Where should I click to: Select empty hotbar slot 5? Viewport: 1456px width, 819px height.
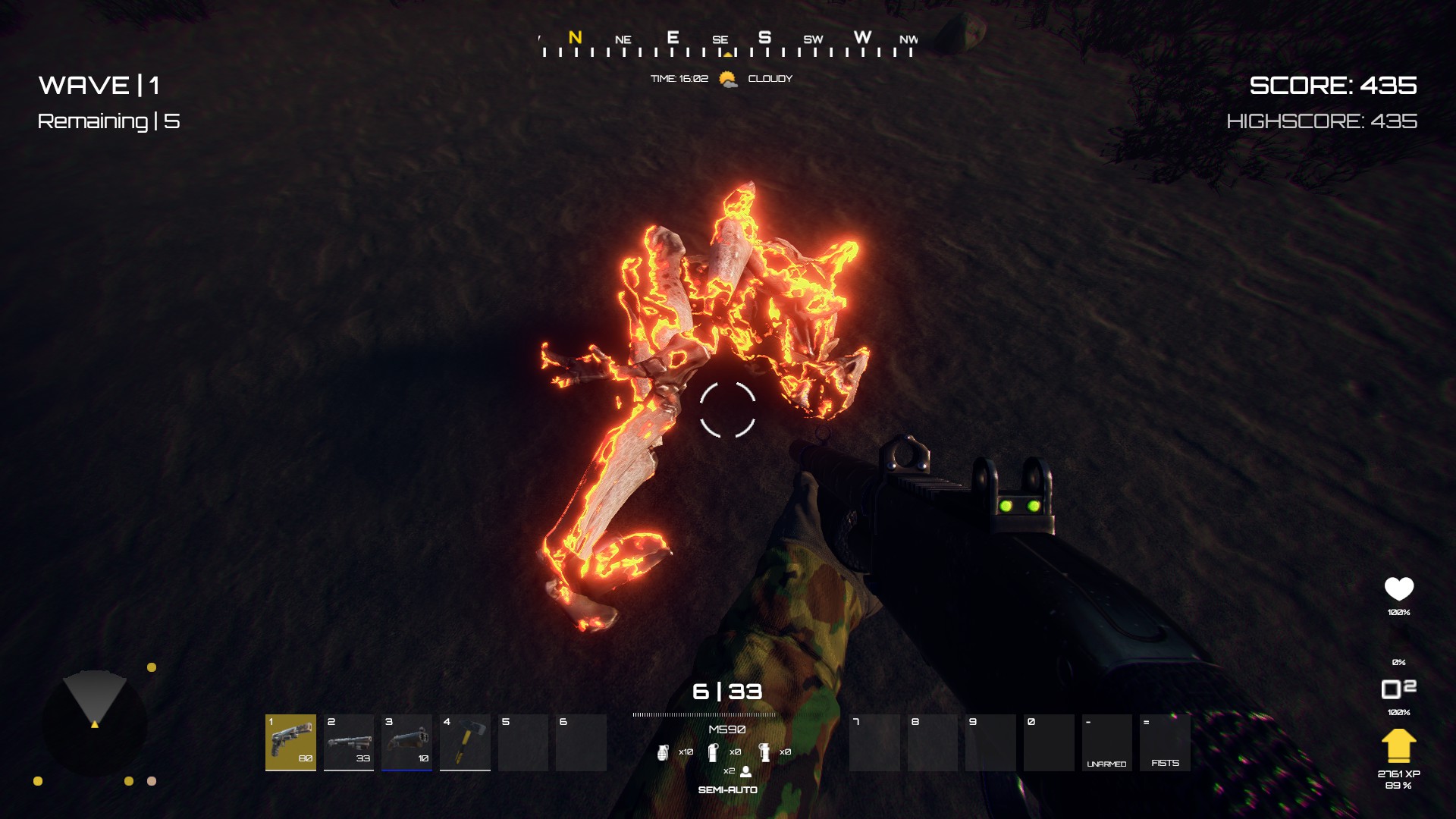coord(523,743)
